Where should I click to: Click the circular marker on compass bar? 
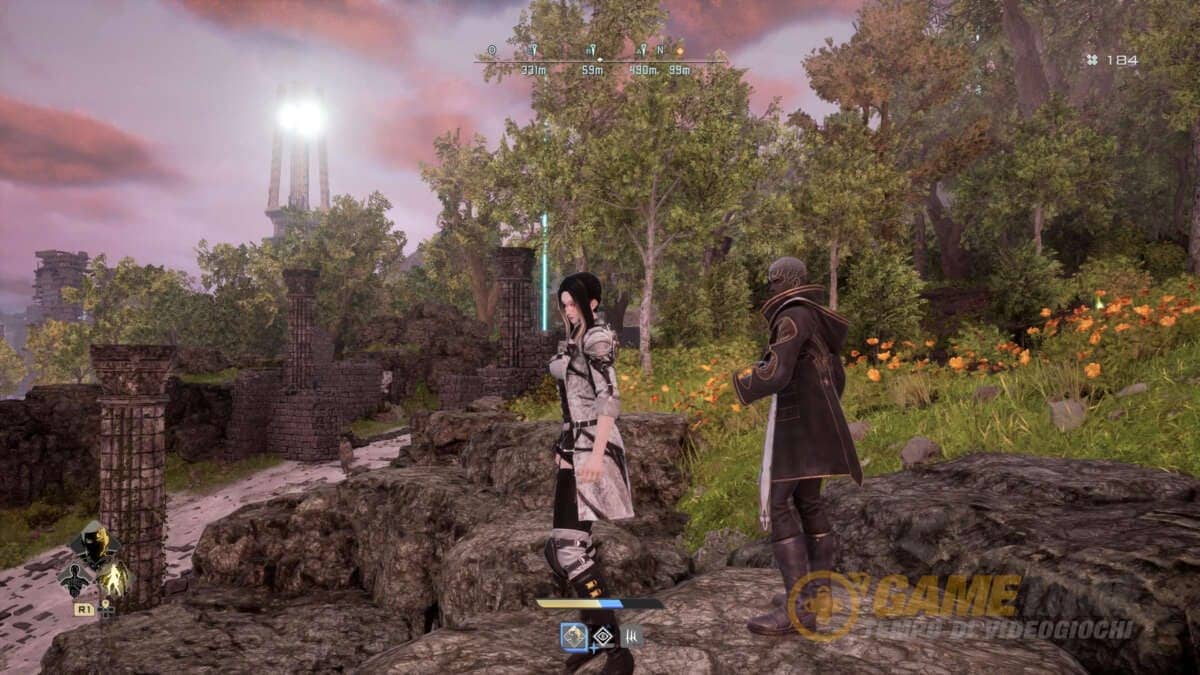pos(491,50)
